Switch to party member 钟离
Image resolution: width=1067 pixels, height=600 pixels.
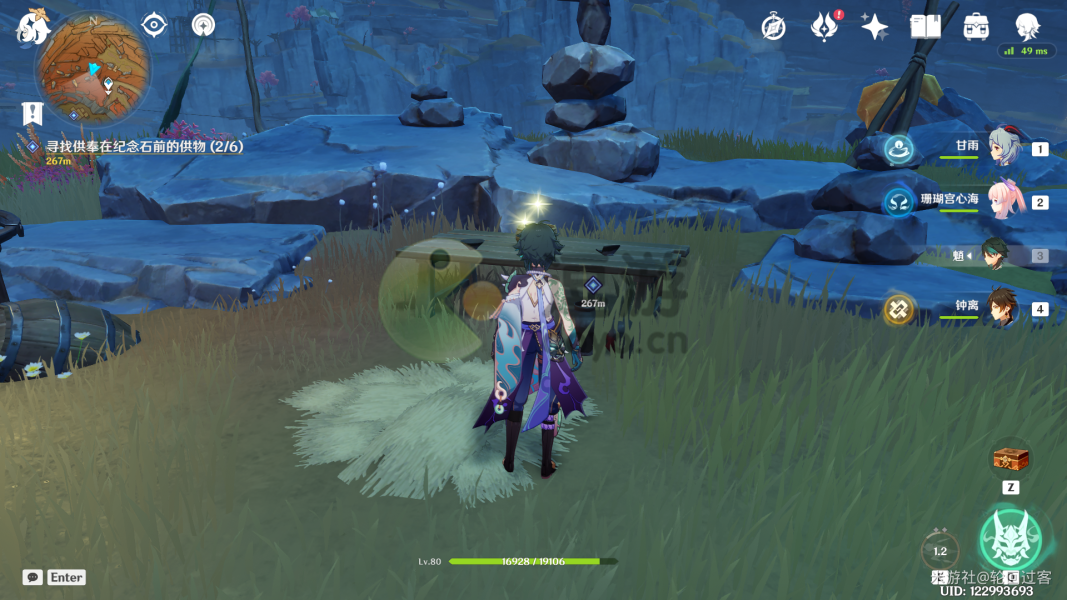tap(1002, 308)
